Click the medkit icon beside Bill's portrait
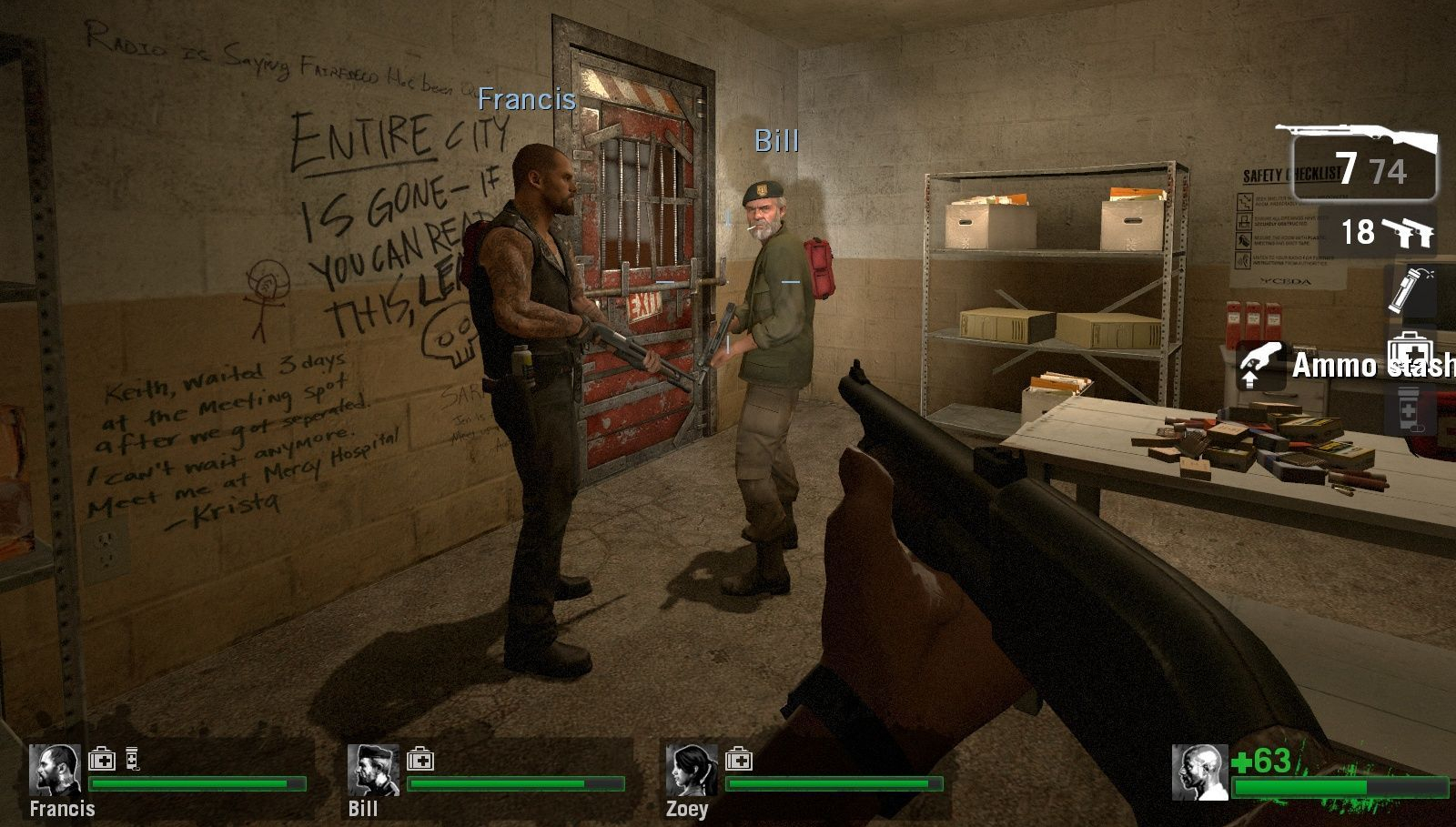This screenshot has height=827, width=1456. [x=420, y=760]
